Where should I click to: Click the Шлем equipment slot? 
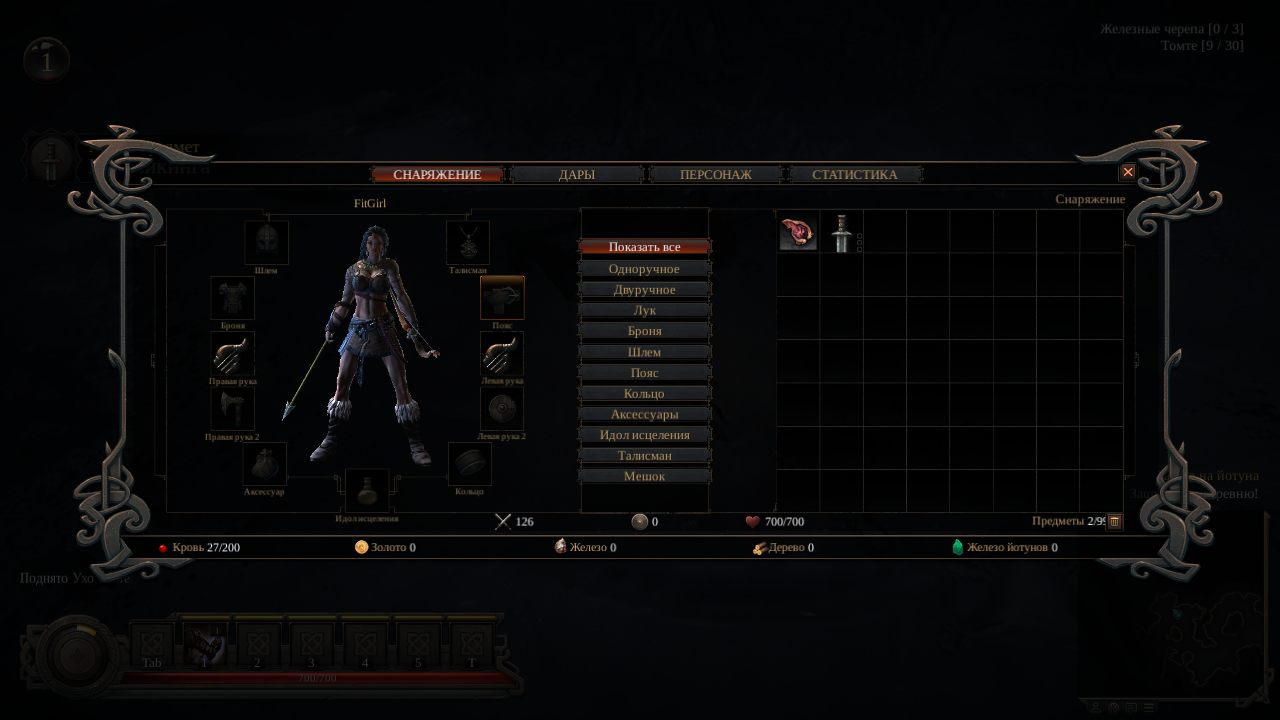(266, 243)
